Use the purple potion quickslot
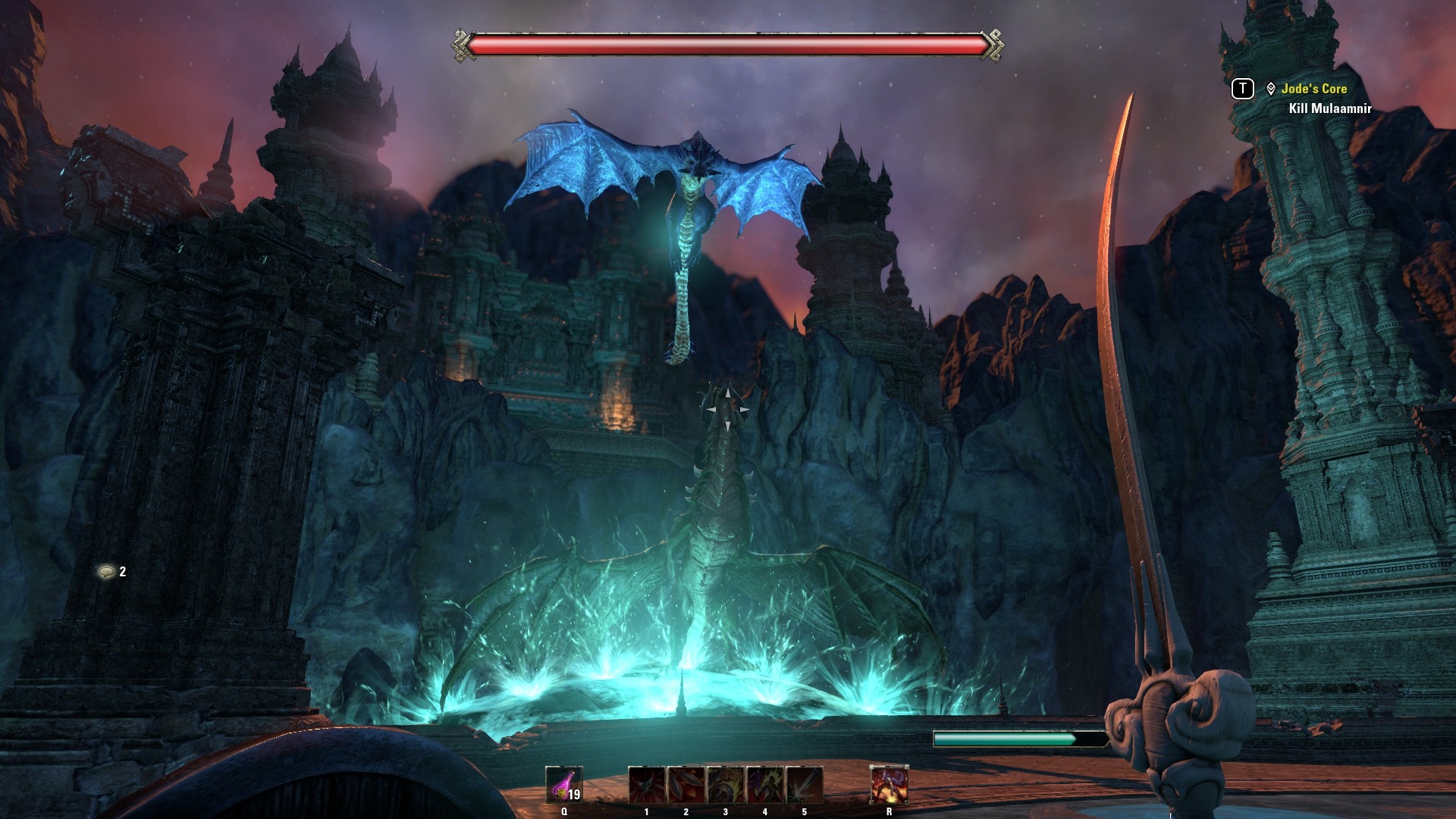 [x=563, y=785]
